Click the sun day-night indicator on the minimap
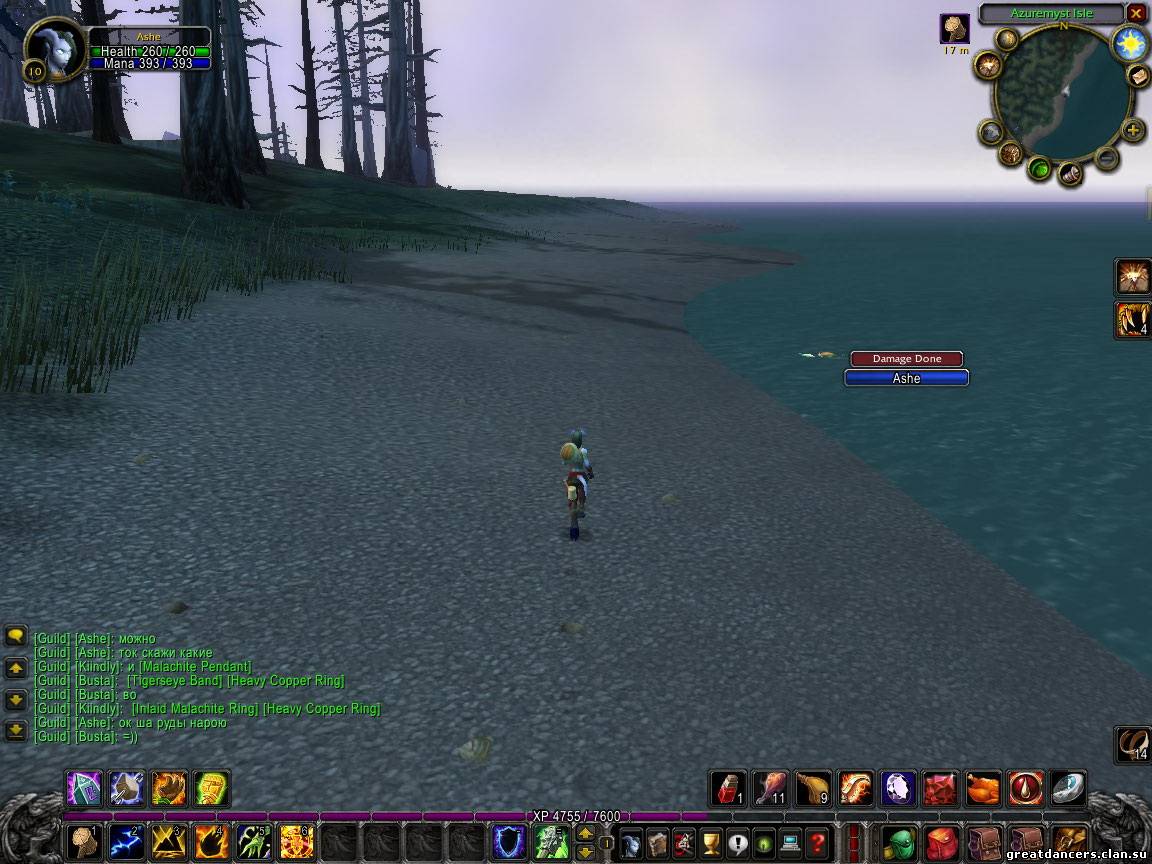 click(1130, 43)
